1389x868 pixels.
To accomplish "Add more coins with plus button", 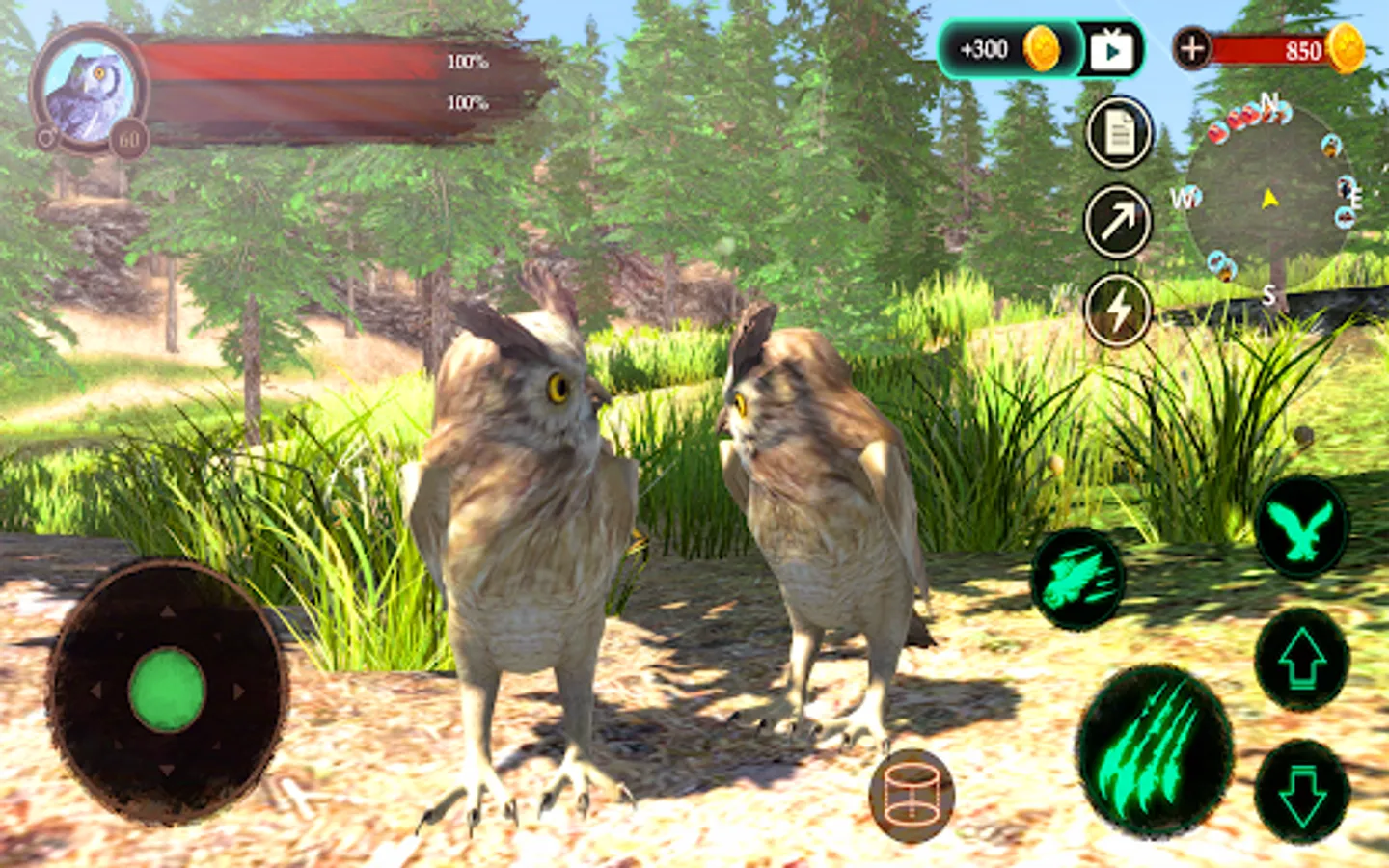I will point(1192,48).
